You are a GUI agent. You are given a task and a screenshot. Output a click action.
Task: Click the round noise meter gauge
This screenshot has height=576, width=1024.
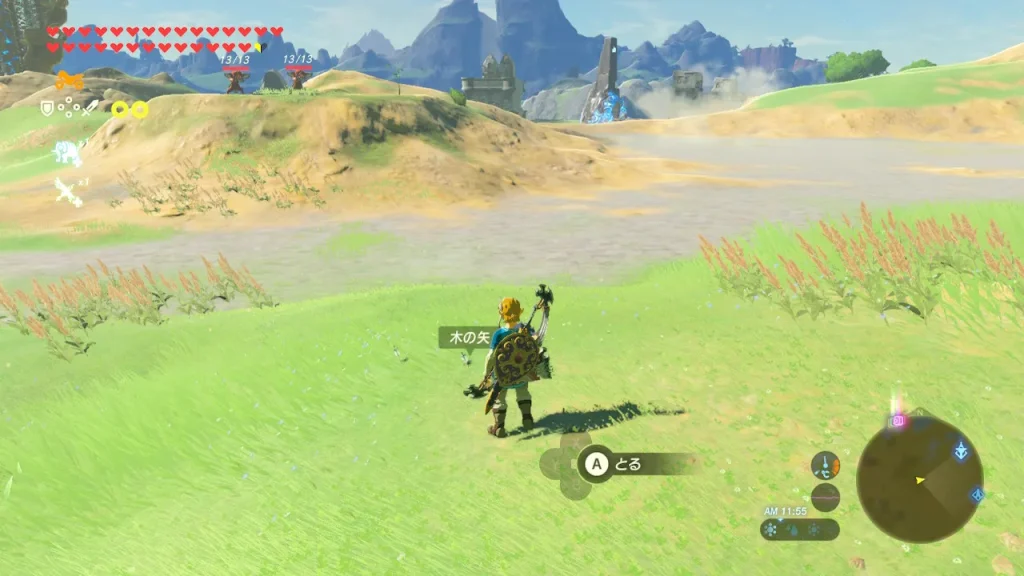[x=826, y=497]
